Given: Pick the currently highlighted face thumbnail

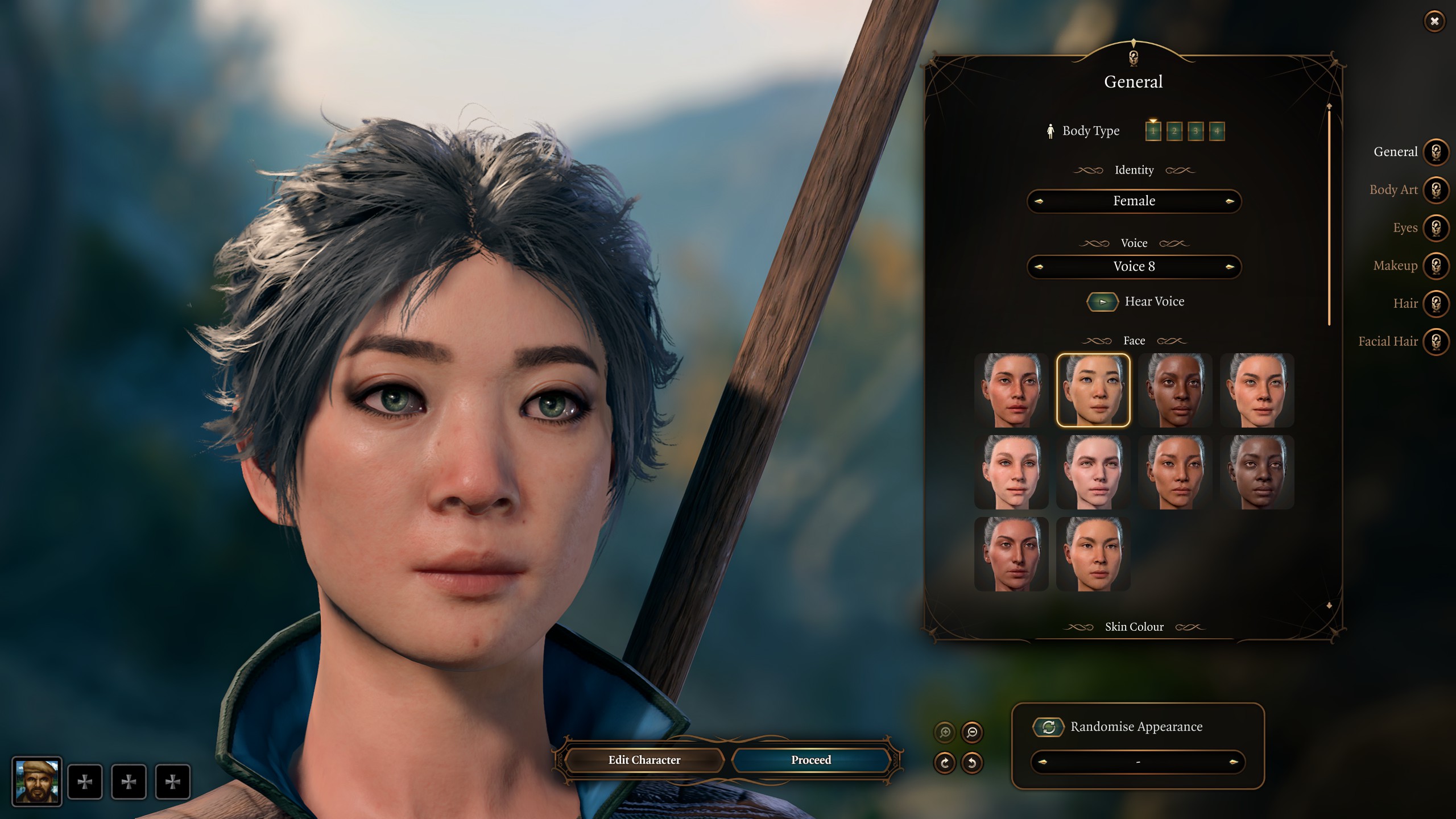Looking at the screenshot, I should [1093, 390].
